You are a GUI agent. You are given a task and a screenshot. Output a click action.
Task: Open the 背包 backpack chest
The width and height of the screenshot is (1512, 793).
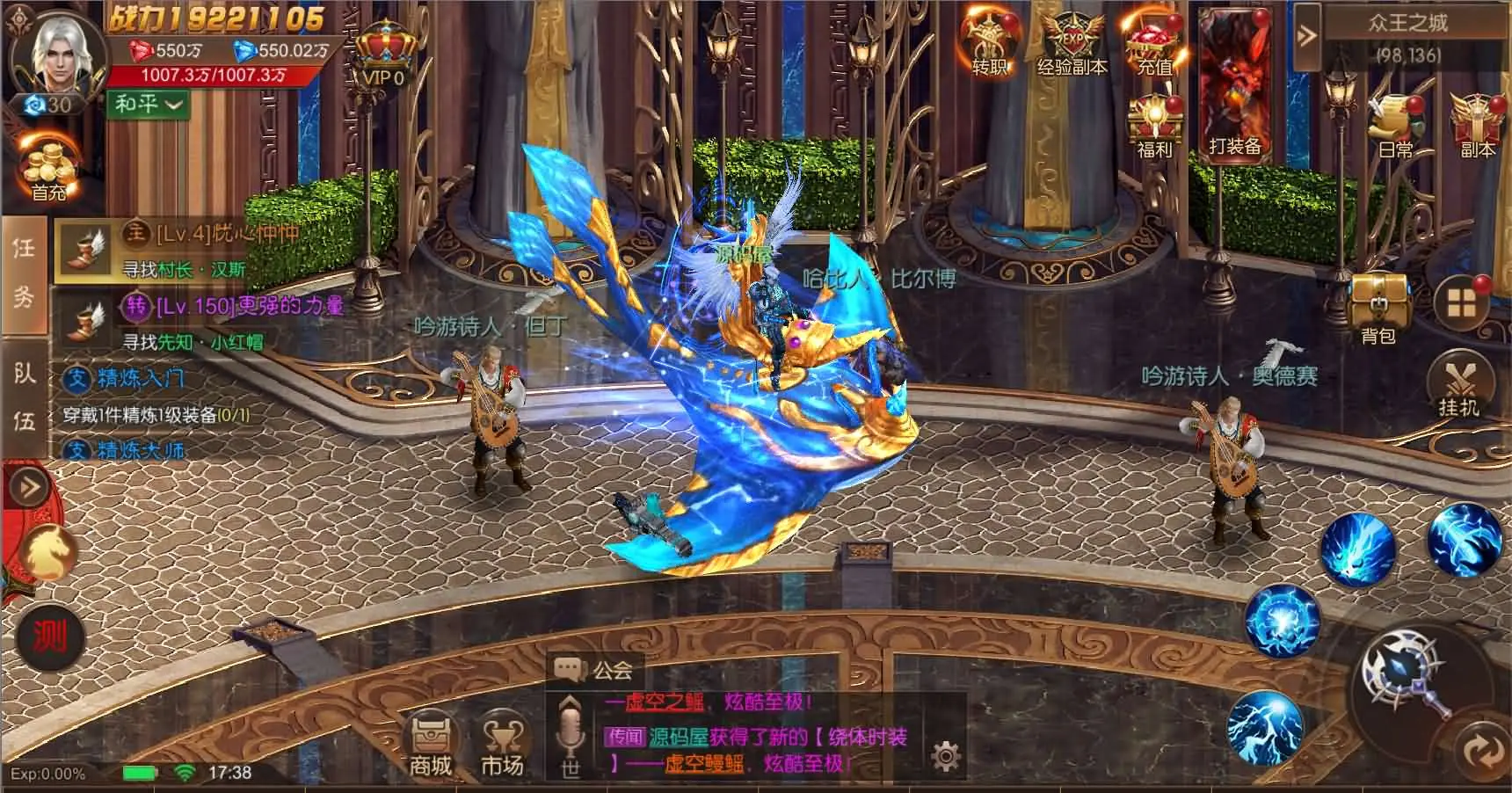(x=1378, y=308)
